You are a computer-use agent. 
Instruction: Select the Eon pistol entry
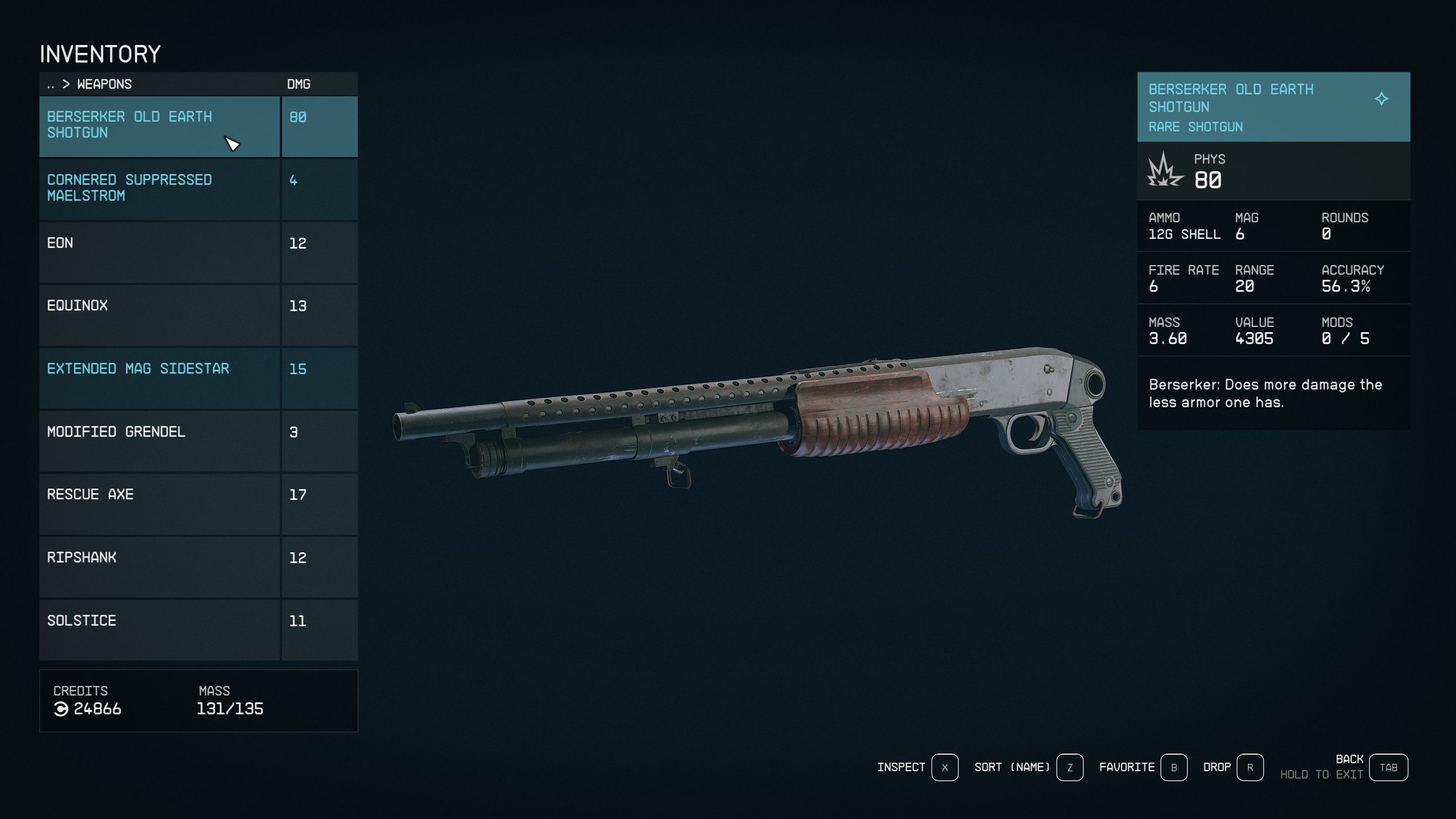[159, 252]
